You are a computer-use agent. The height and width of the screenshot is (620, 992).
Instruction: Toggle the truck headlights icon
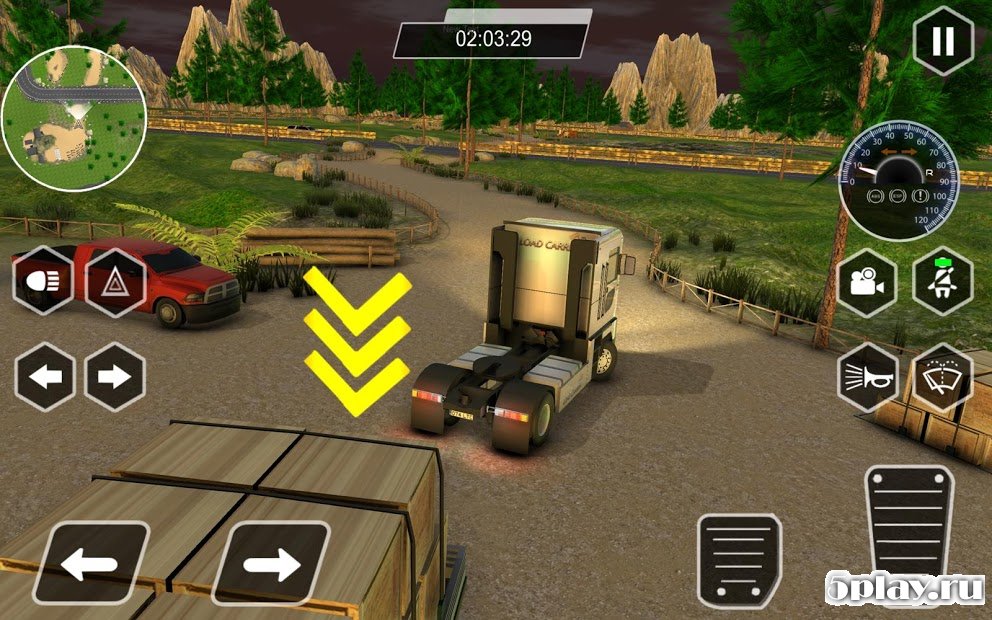43,281
